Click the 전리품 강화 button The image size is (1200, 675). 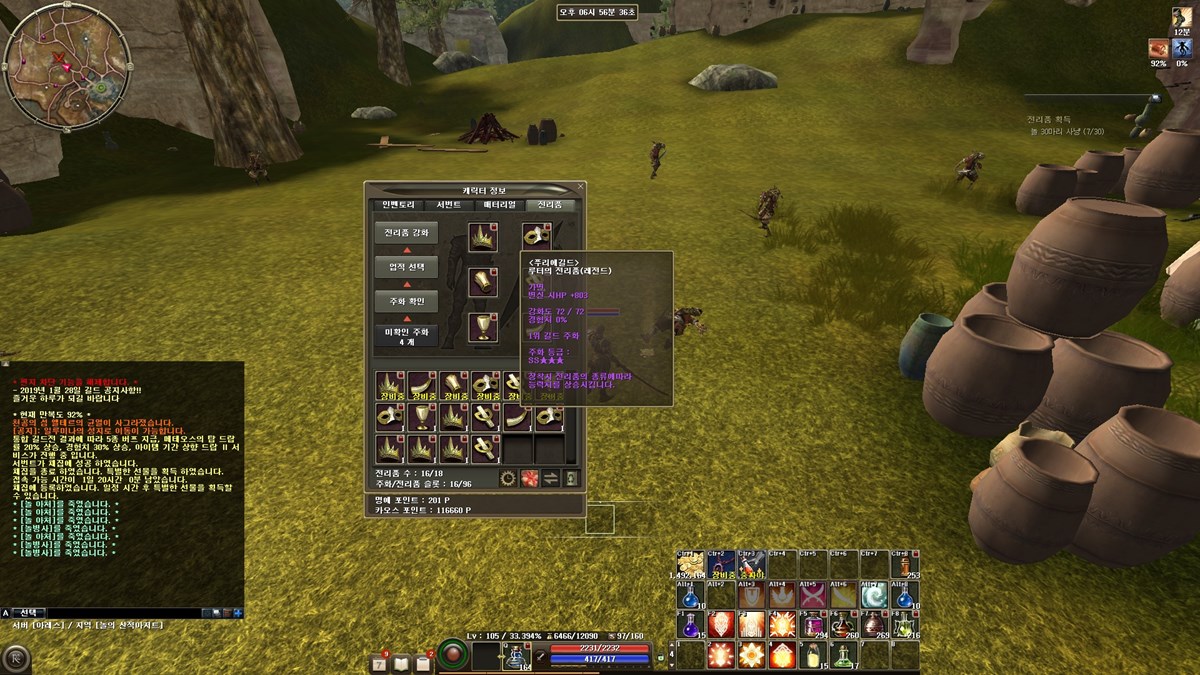406,233
